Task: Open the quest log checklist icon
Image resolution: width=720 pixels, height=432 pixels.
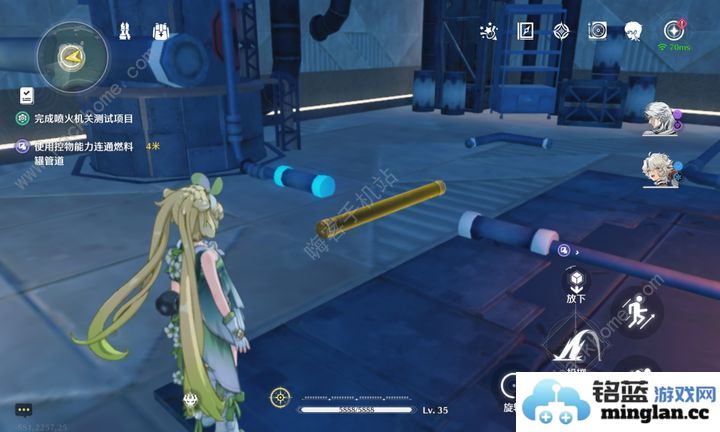Action: coord(27,96)
